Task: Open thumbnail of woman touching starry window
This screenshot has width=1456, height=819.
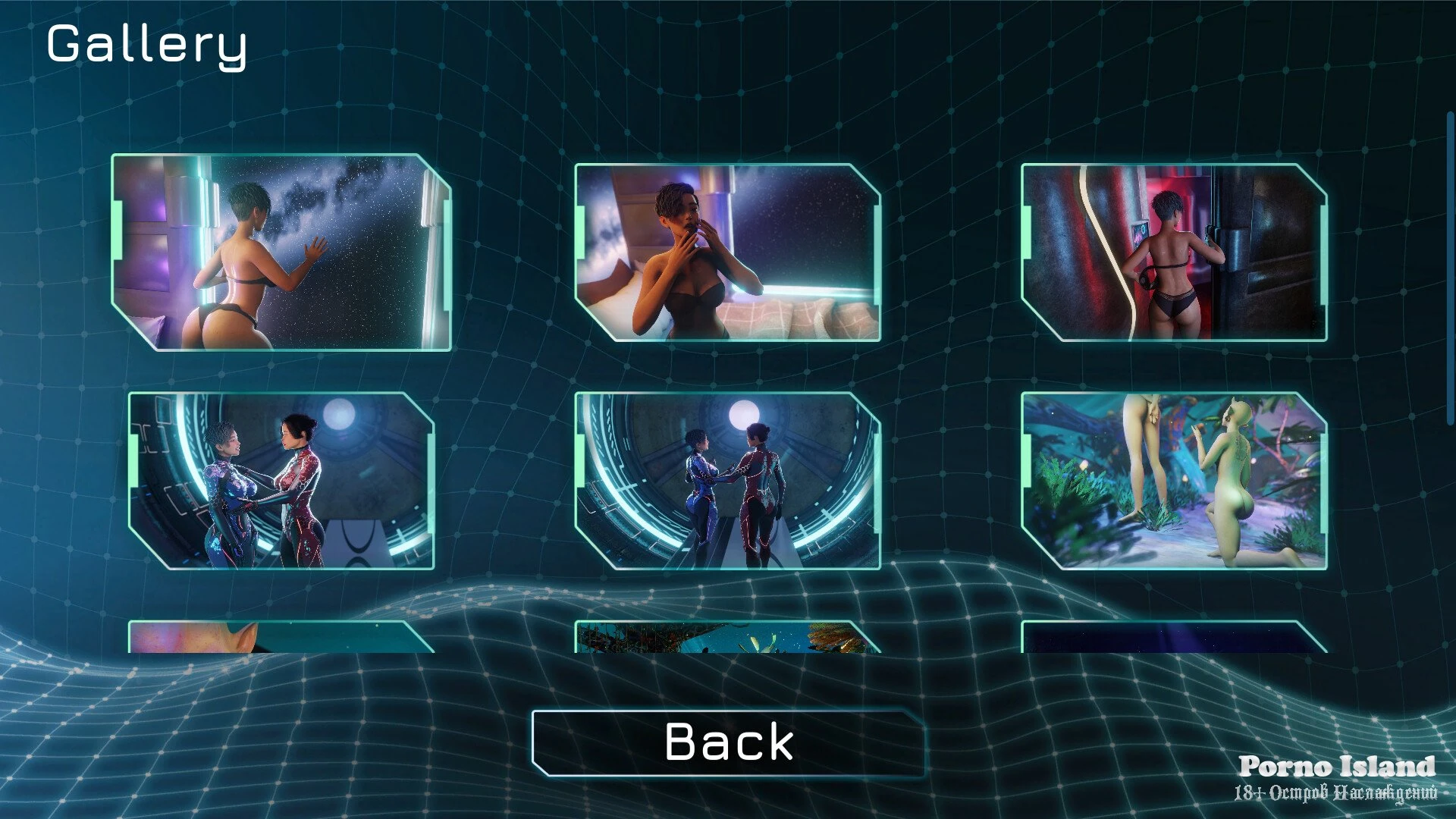Action: (x=281, y=253)
